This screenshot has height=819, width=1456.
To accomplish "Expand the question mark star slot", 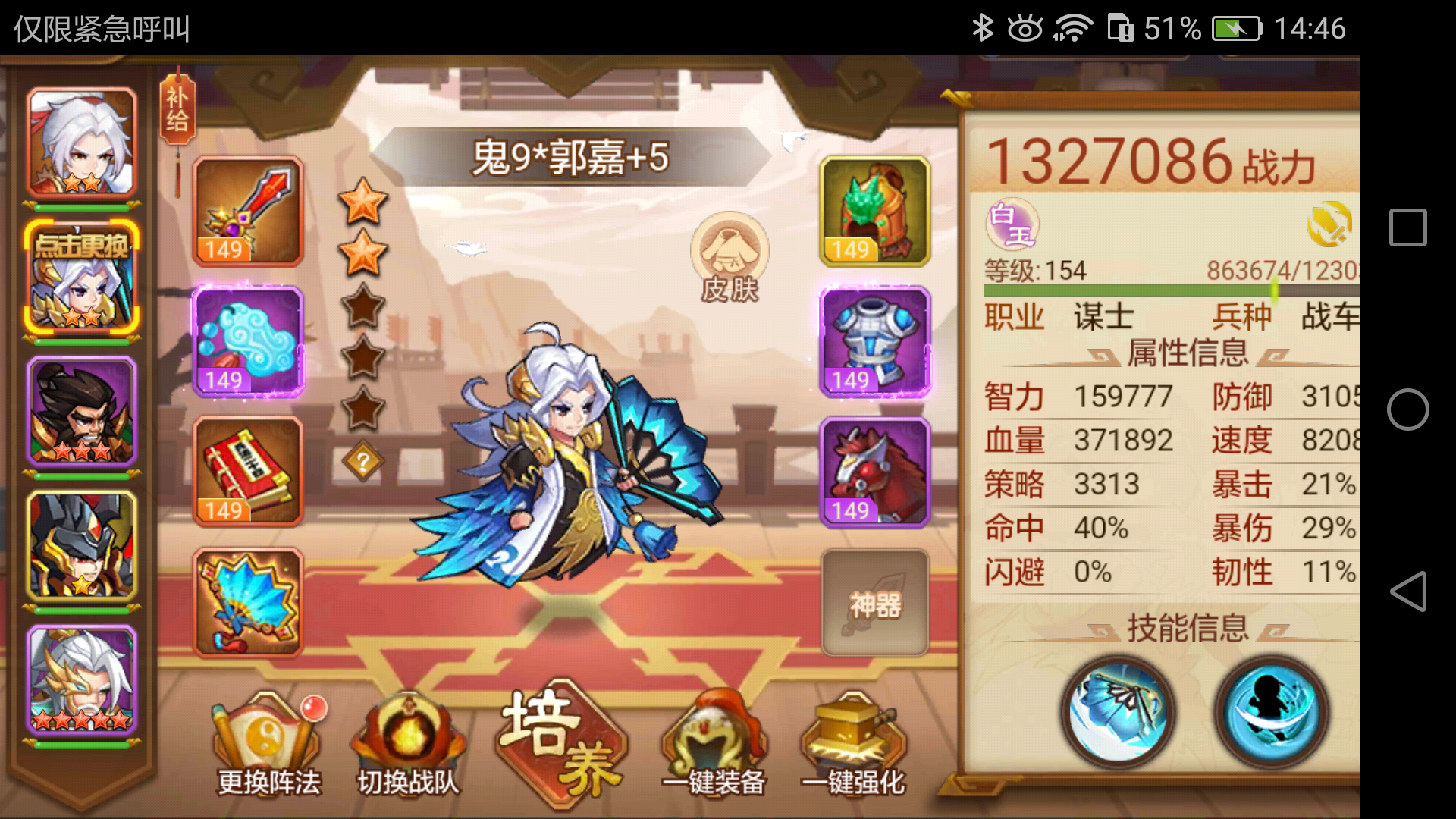I will pos(362,463).
